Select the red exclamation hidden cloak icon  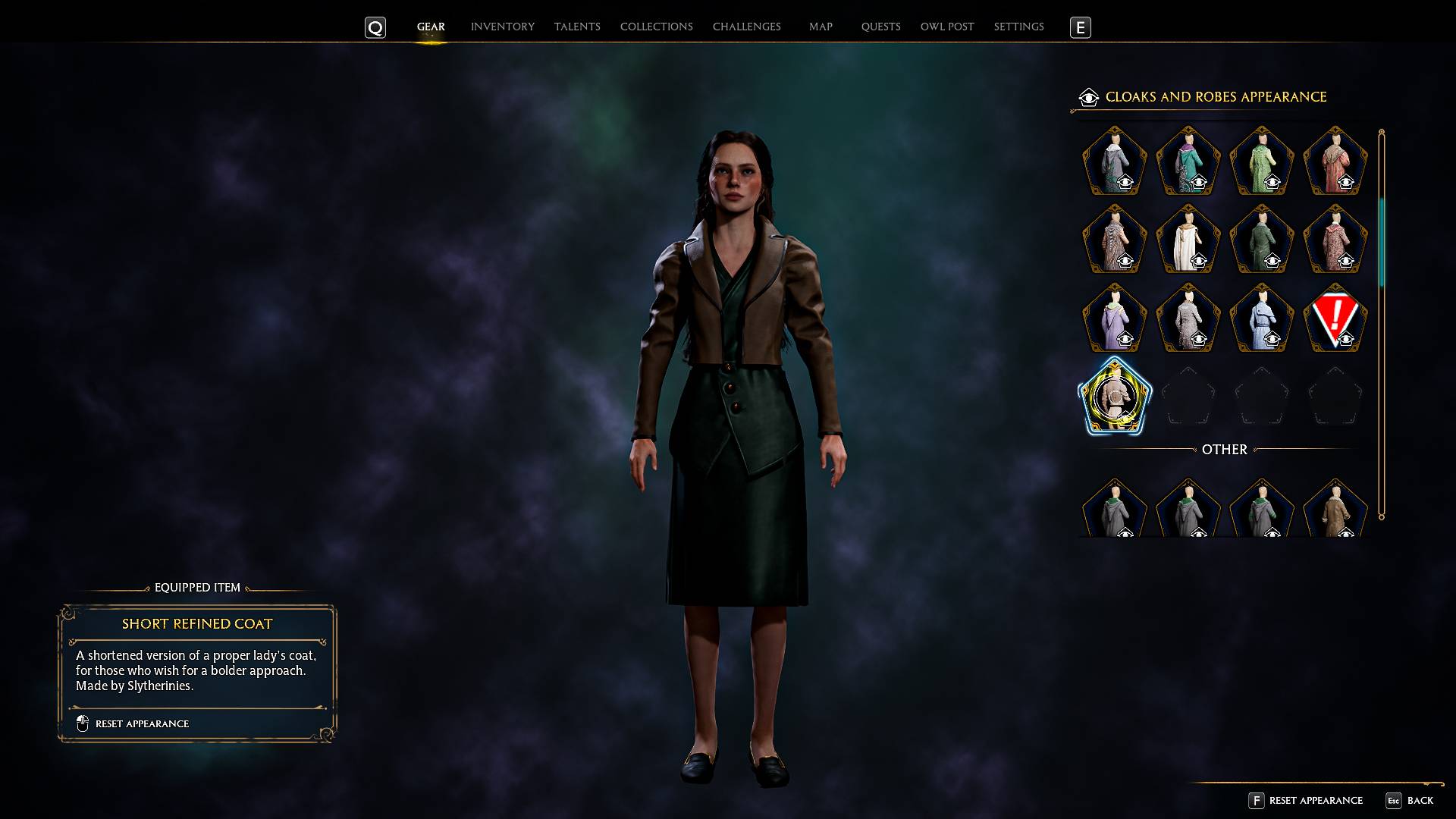(1335, 318)
